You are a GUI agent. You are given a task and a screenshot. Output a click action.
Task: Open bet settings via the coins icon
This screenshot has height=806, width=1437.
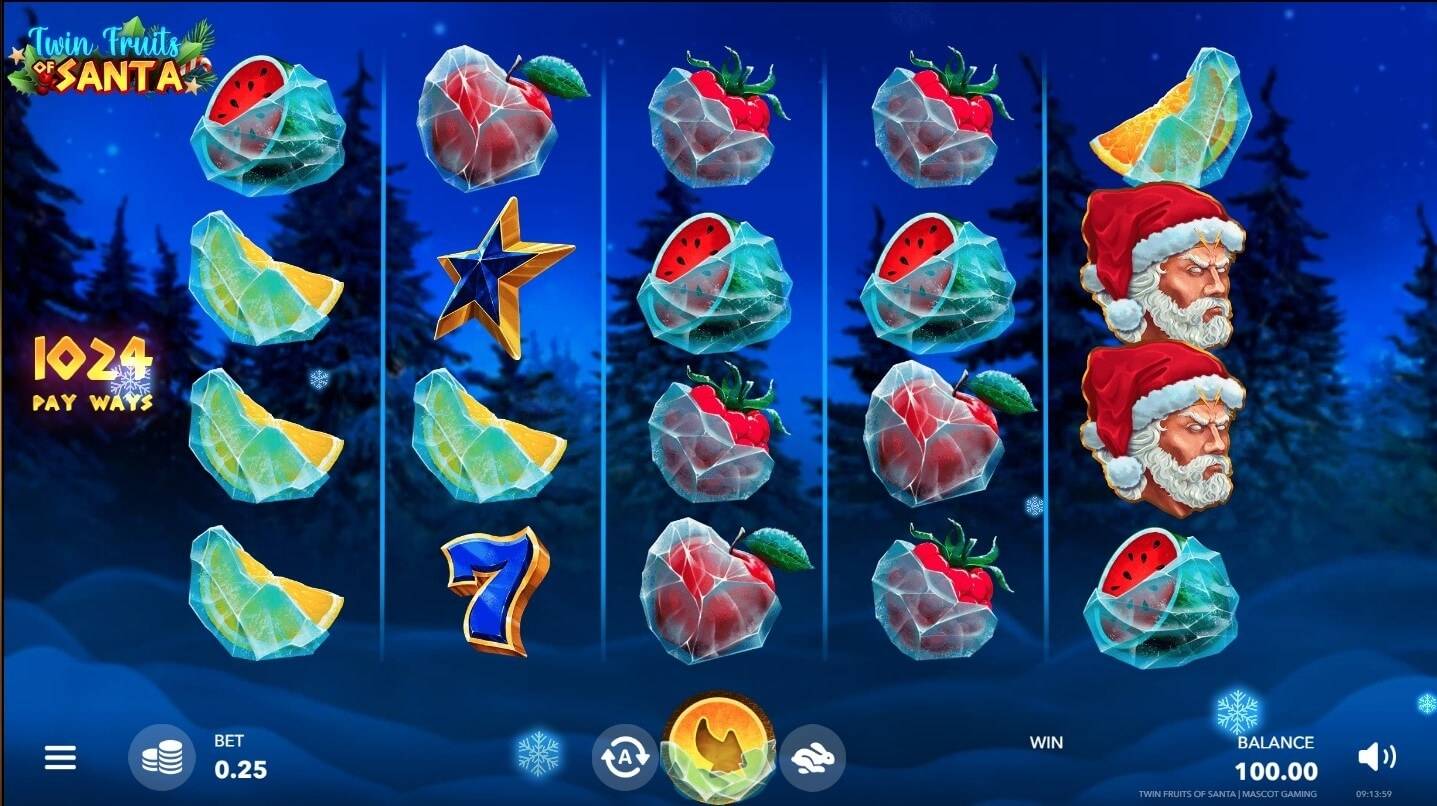(161, 759)
